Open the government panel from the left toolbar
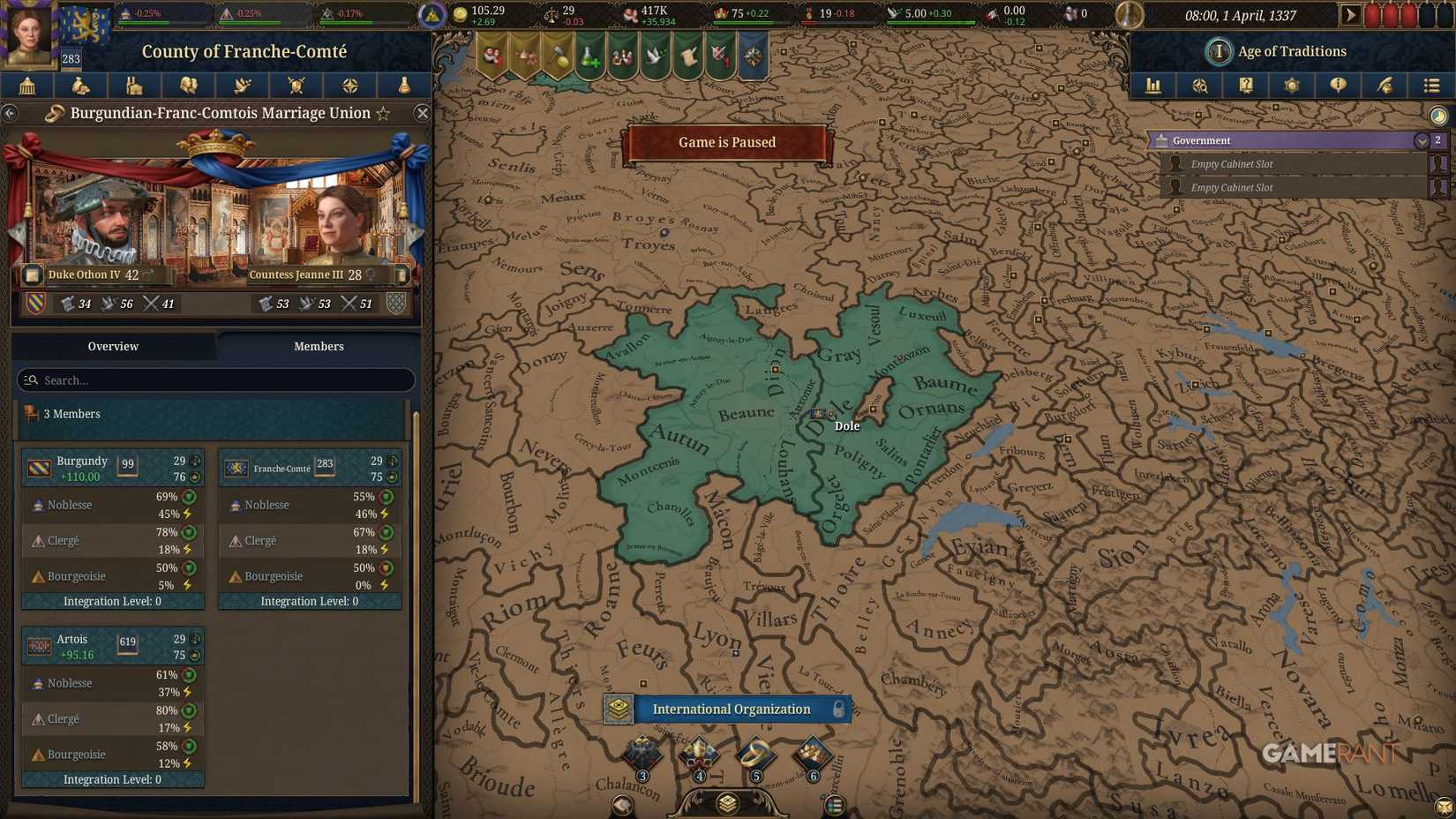The image size is (1456, 819). click(27, 86)
